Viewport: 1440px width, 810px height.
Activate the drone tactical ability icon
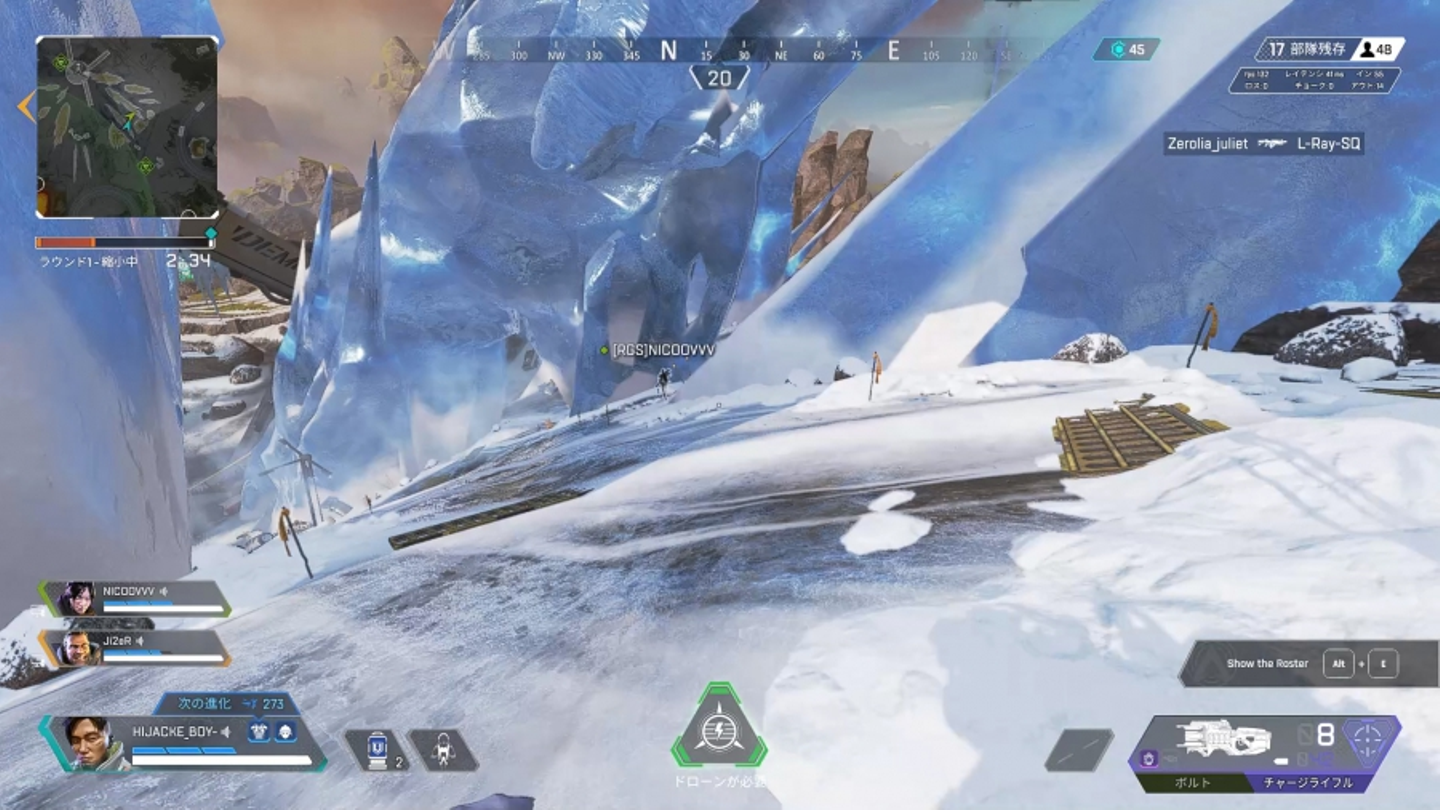click(443, 749)
